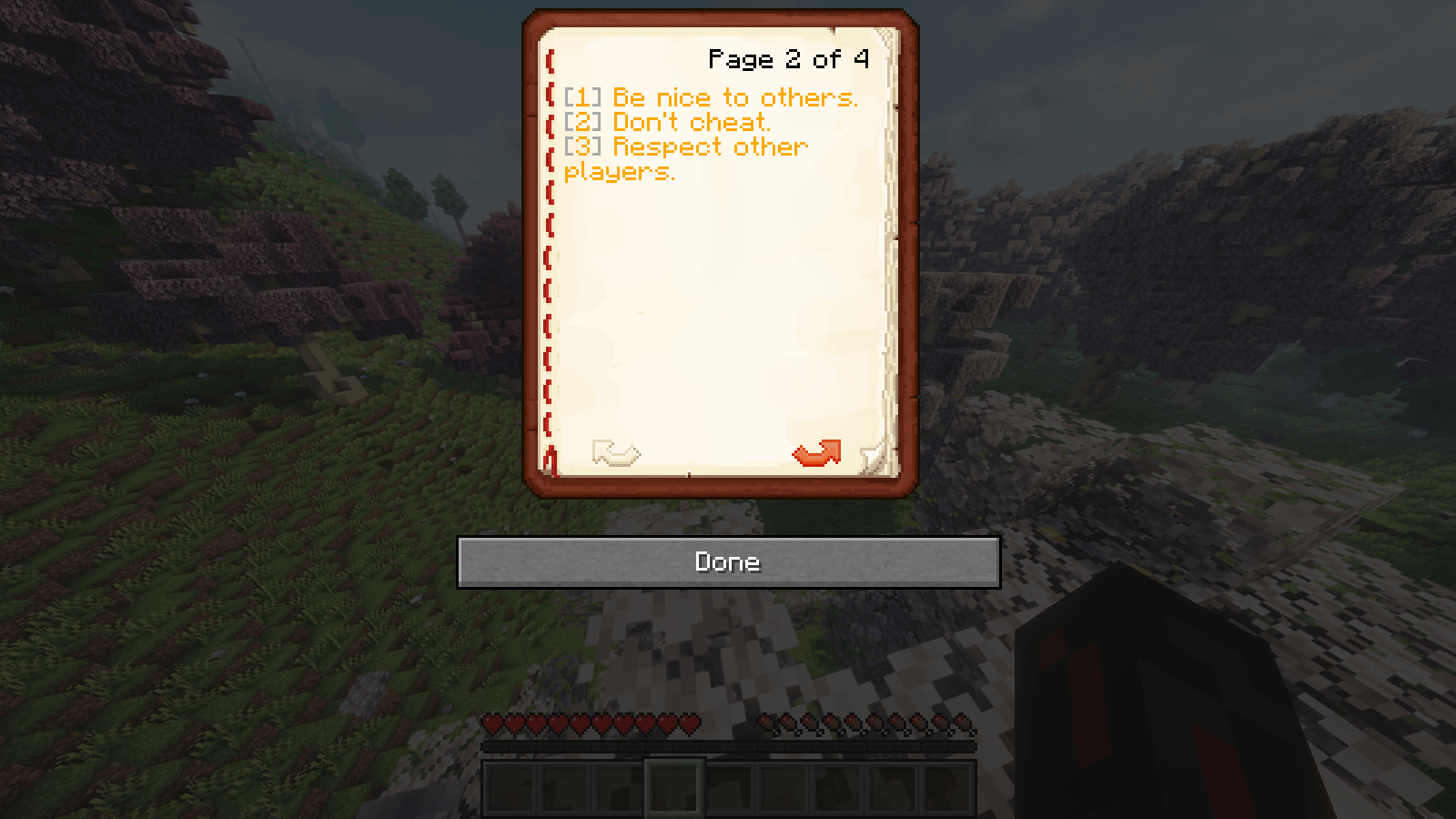
Task: Click the previous page arrow
Action: point(616,453)
